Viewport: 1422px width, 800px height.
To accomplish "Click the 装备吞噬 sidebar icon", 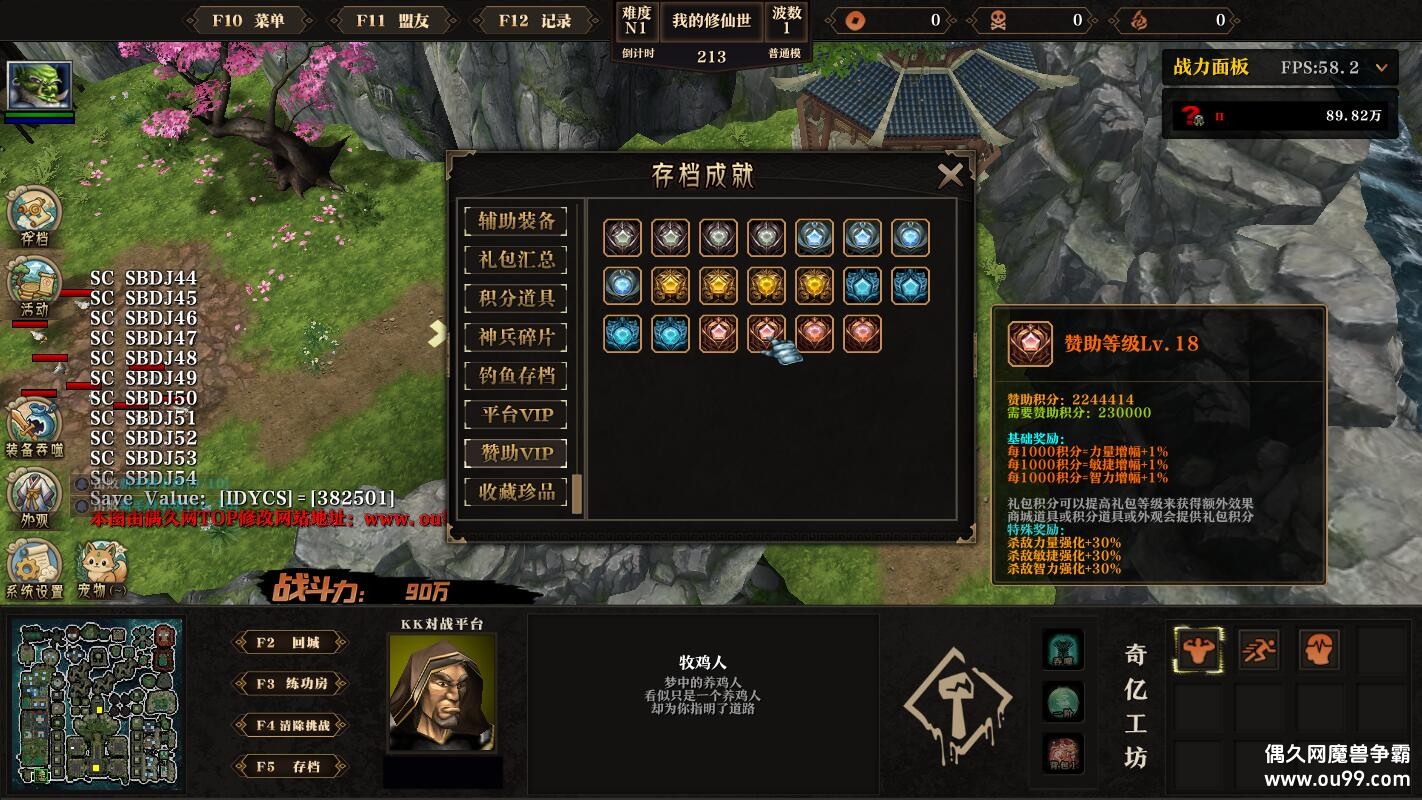I will click(35, 420).
